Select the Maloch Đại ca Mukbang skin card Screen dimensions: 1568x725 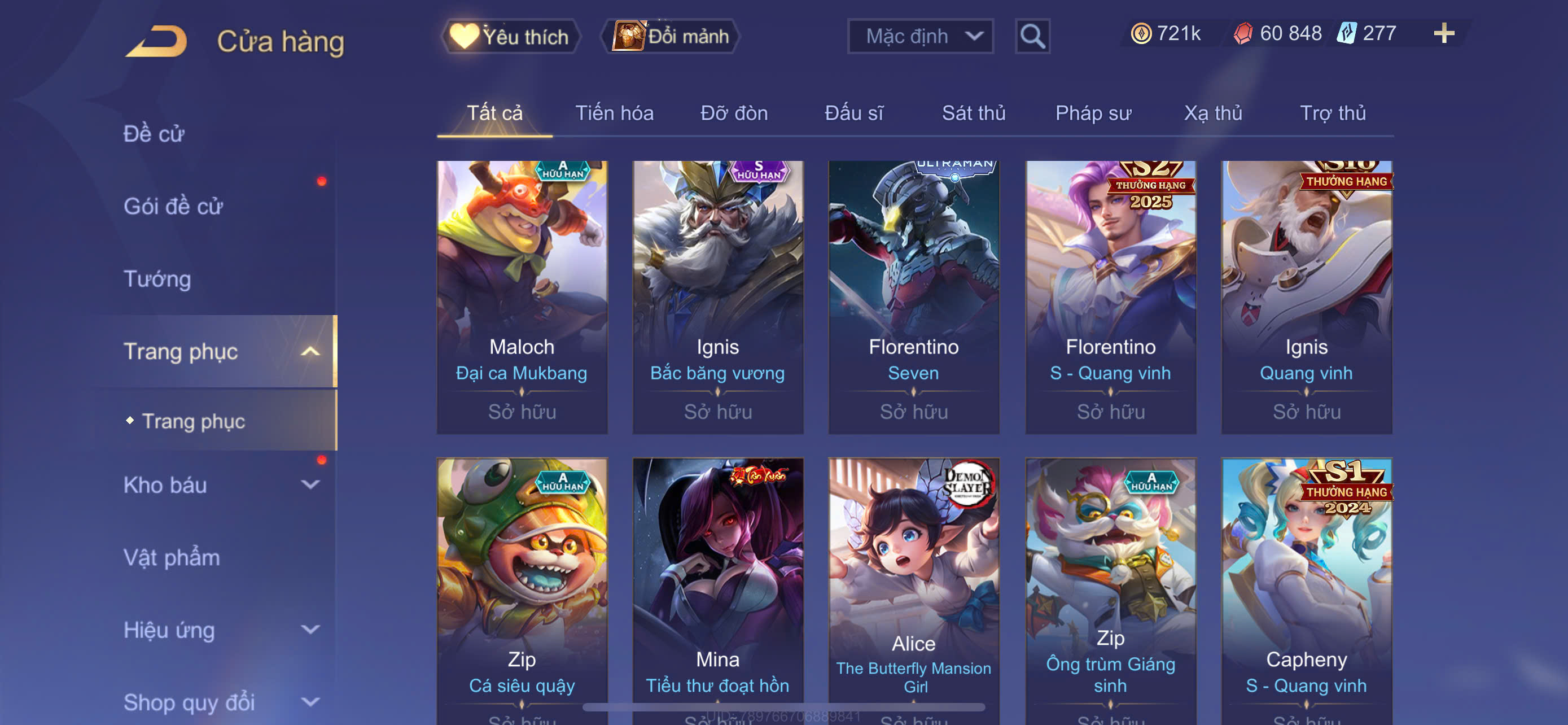[522, 296]
